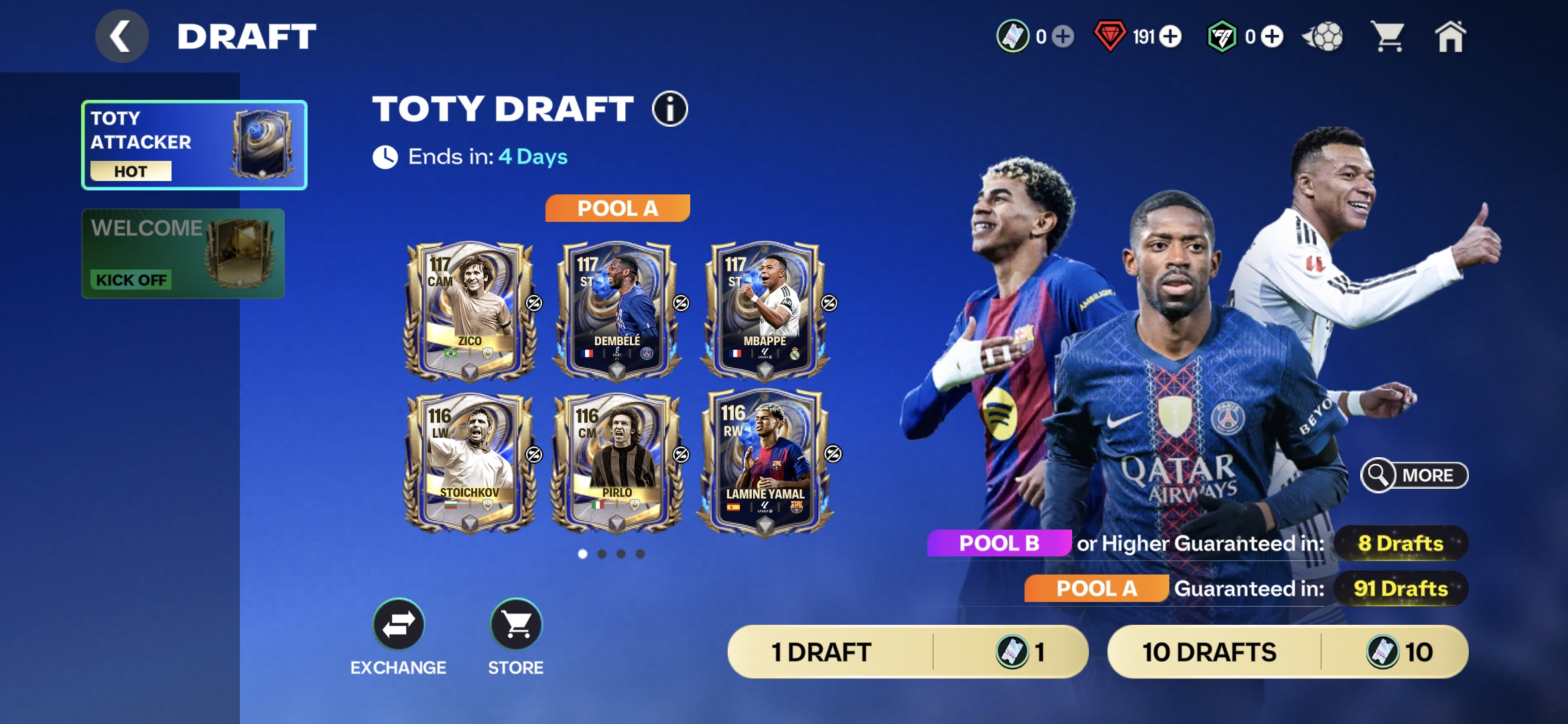Buy 1 Draft for one token

[907, 652]
